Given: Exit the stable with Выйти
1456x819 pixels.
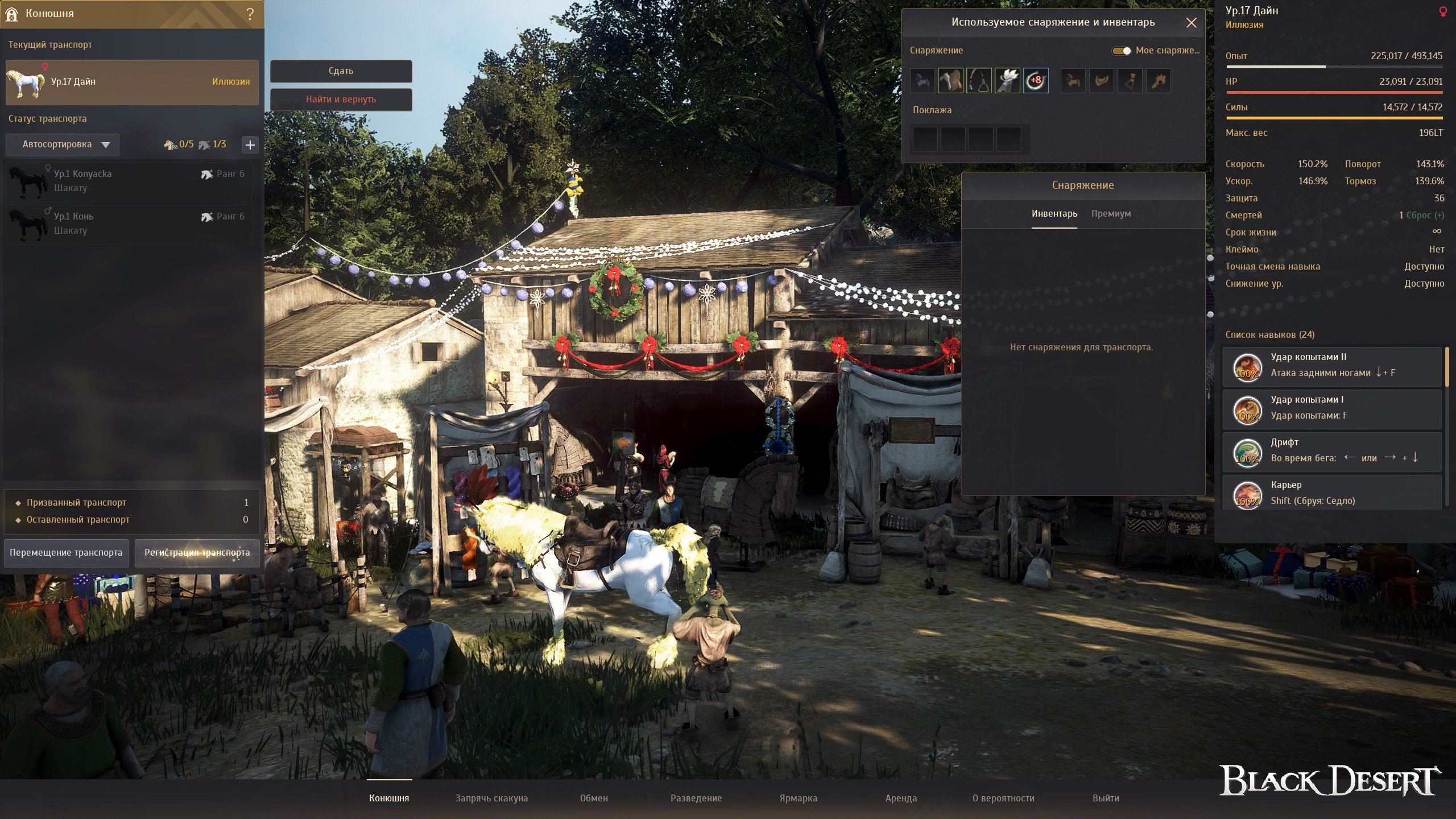Looking at the screenshot, I should [1106, 798].
